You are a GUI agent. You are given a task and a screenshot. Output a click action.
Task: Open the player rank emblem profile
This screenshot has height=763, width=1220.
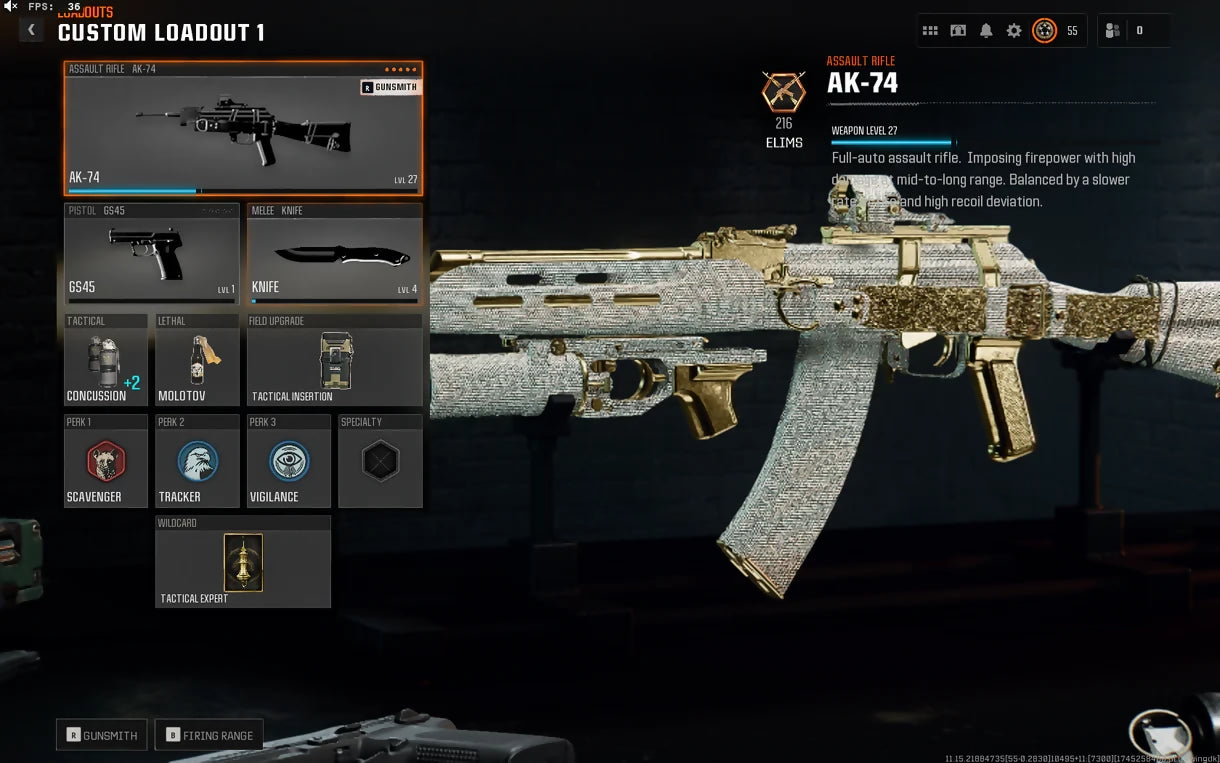[1044, 31]
